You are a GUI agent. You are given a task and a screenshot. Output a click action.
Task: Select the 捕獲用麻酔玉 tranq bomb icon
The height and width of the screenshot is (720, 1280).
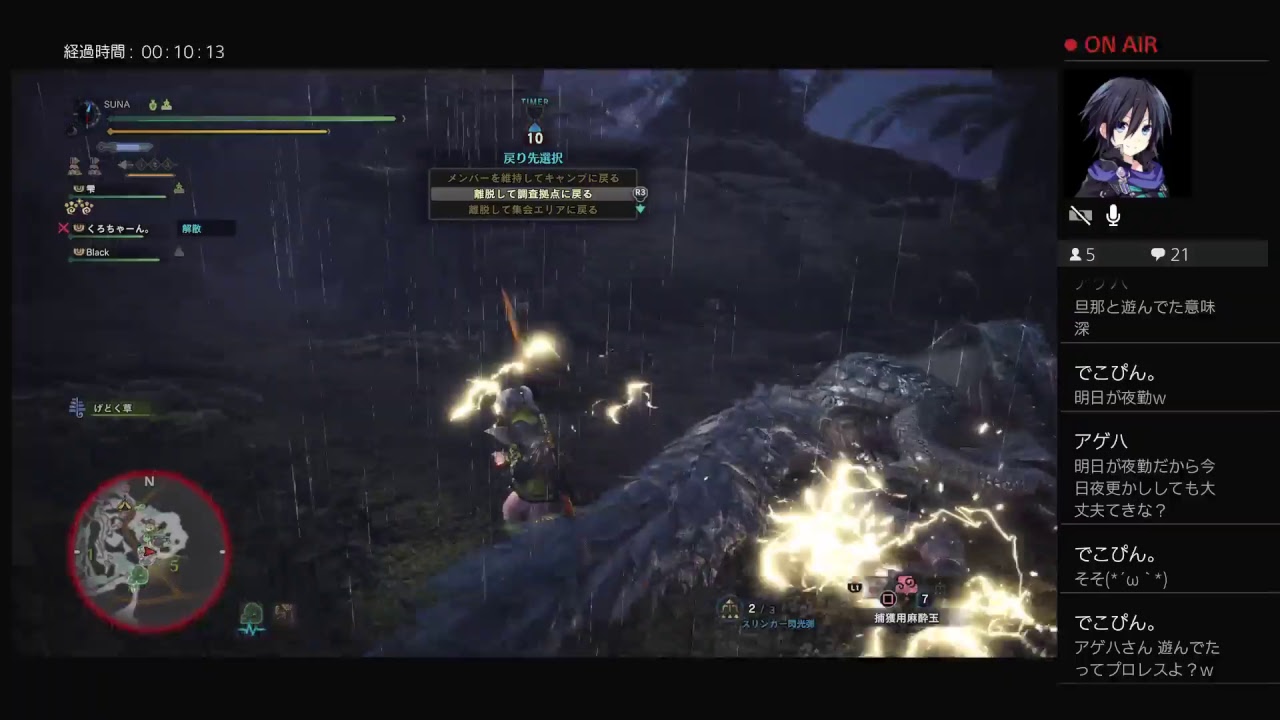coord(906,584)
